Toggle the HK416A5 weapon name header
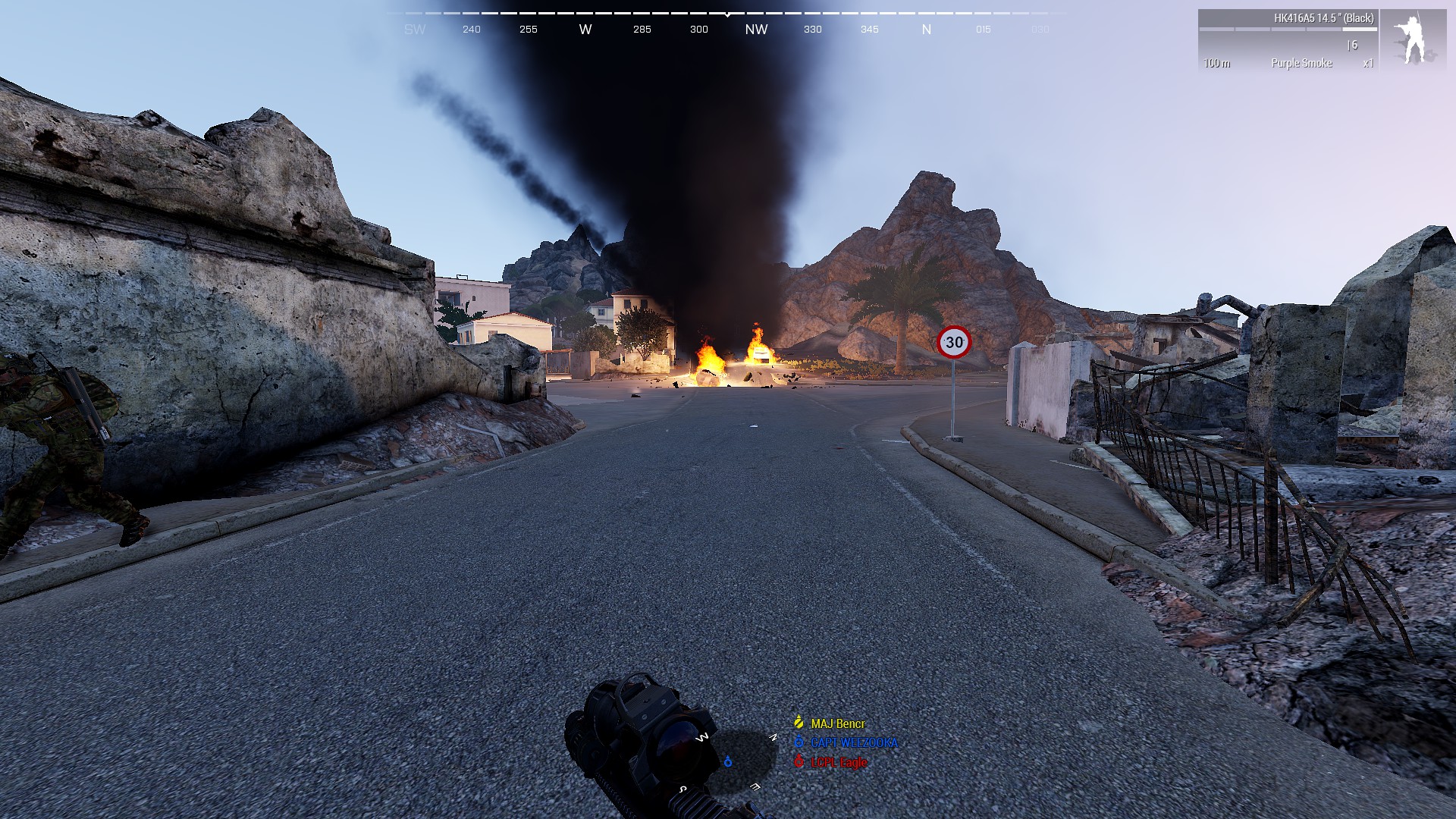This screenshot has height=819, width=1456. [x=1324, y=18]
